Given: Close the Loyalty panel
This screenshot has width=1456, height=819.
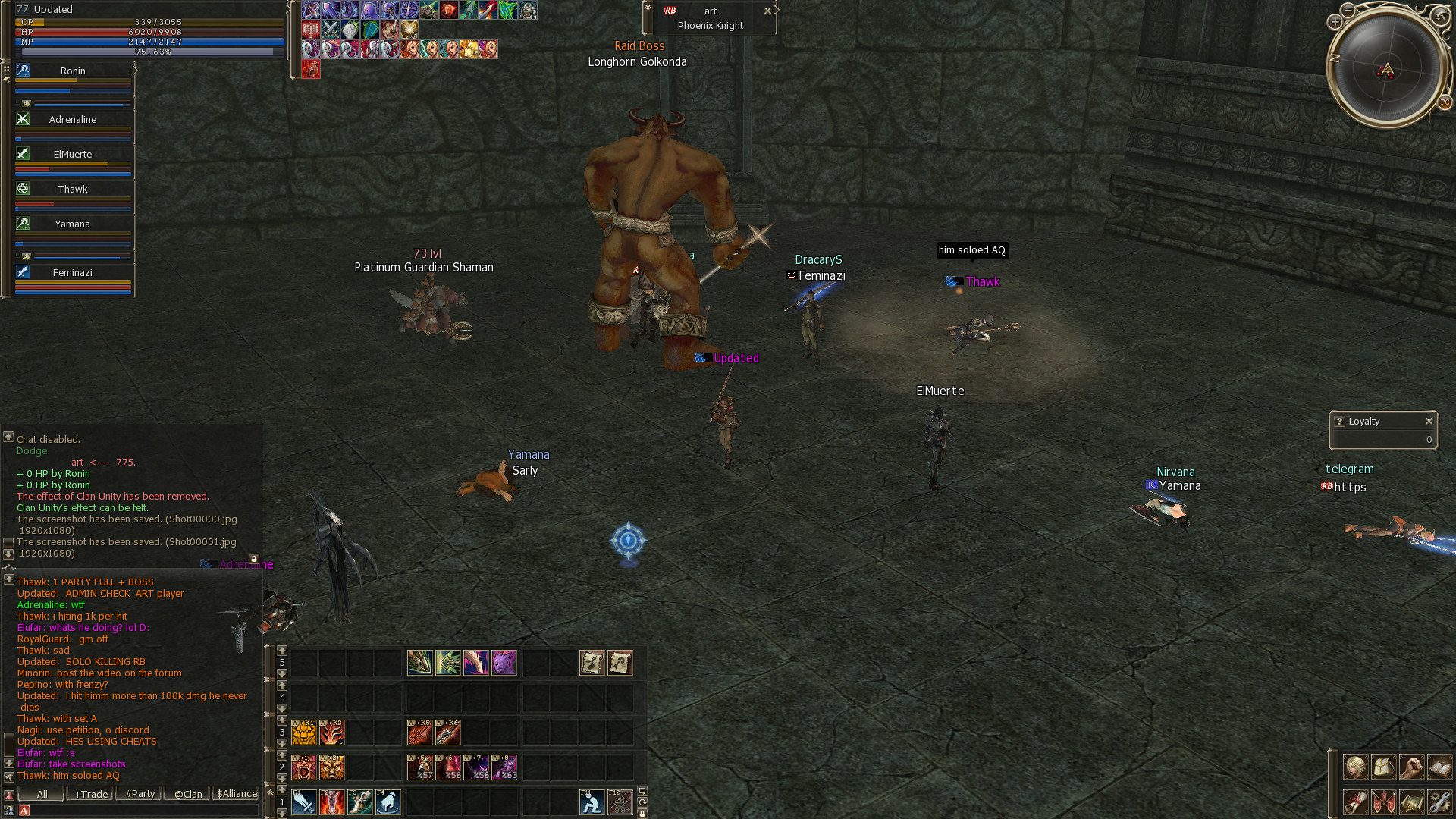Looking at the screenshot, I should pos(1429,421).
